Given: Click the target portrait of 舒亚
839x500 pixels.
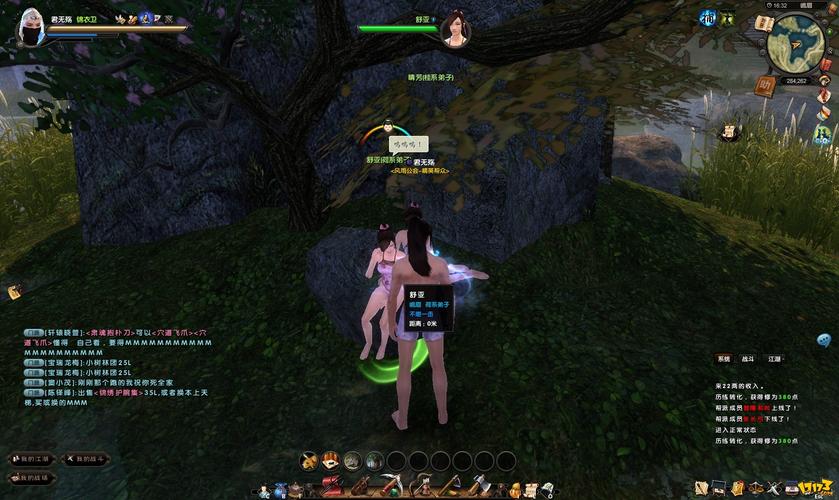Looking at the screenshot, I should coord(458,29).
